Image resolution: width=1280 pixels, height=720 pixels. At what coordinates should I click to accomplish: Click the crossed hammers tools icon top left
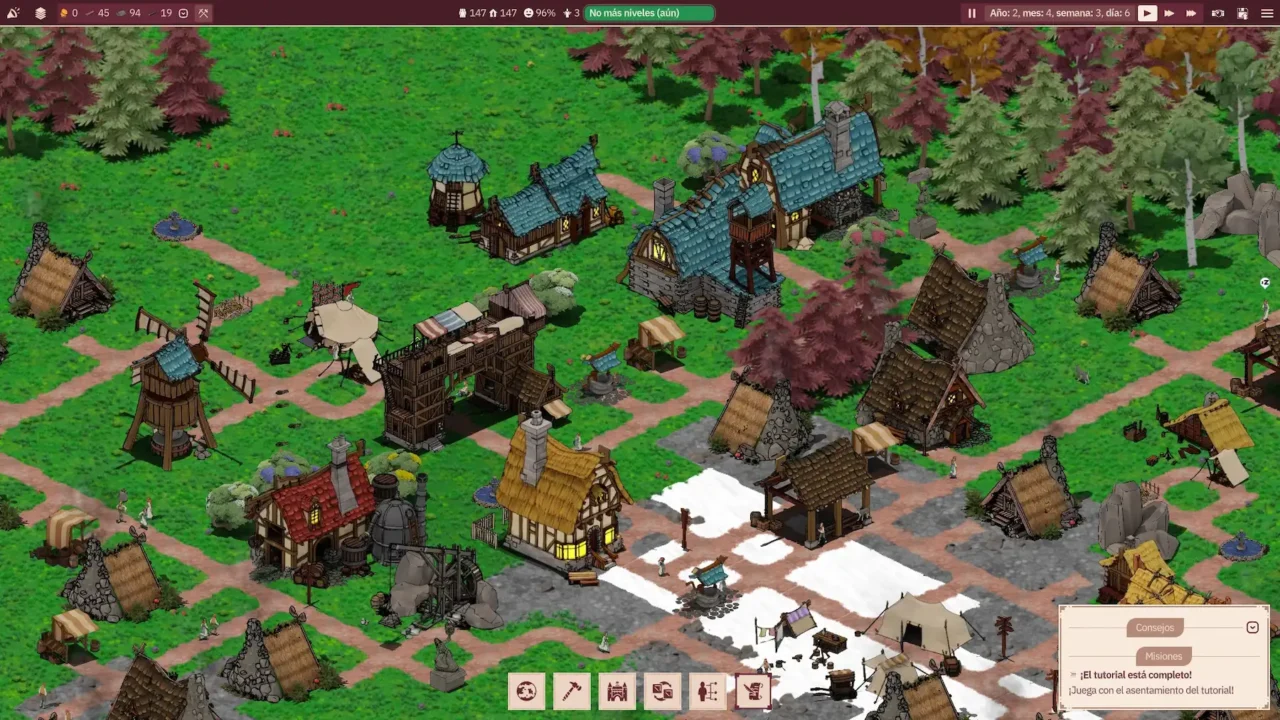tap(203, 13)
